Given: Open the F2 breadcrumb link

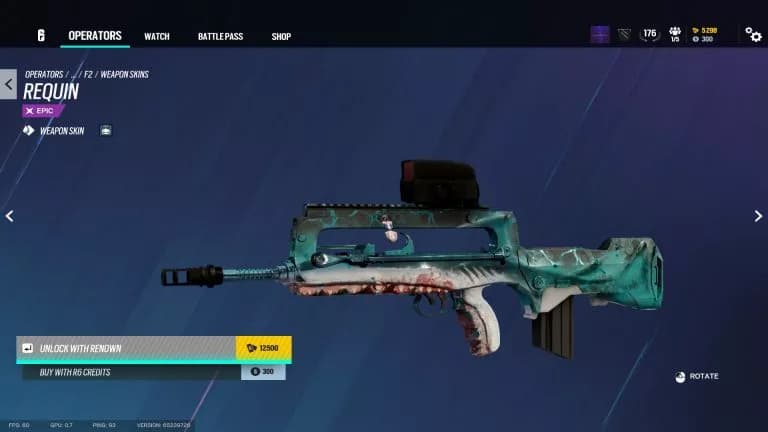Looking at the screenshot, I should (89, 75).
